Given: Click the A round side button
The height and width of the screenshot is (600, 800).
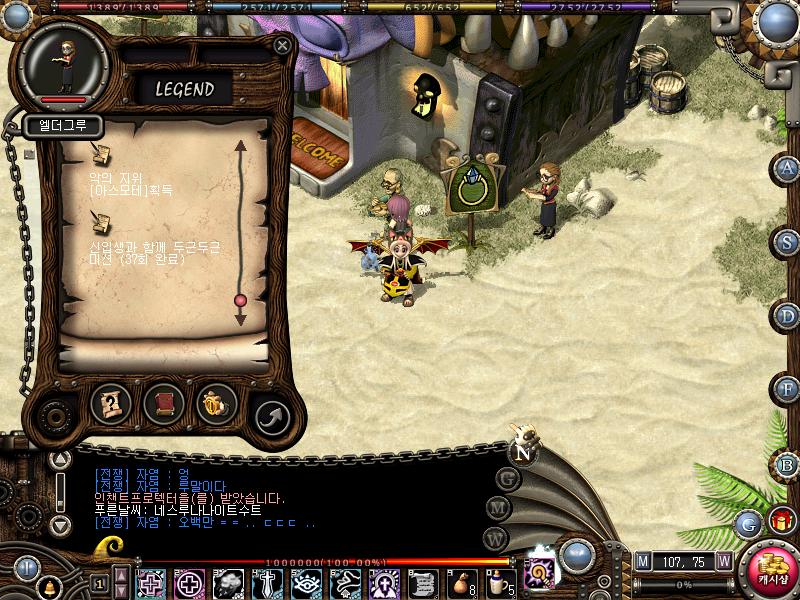Looking at the screenshot, I should pos(788,168).
